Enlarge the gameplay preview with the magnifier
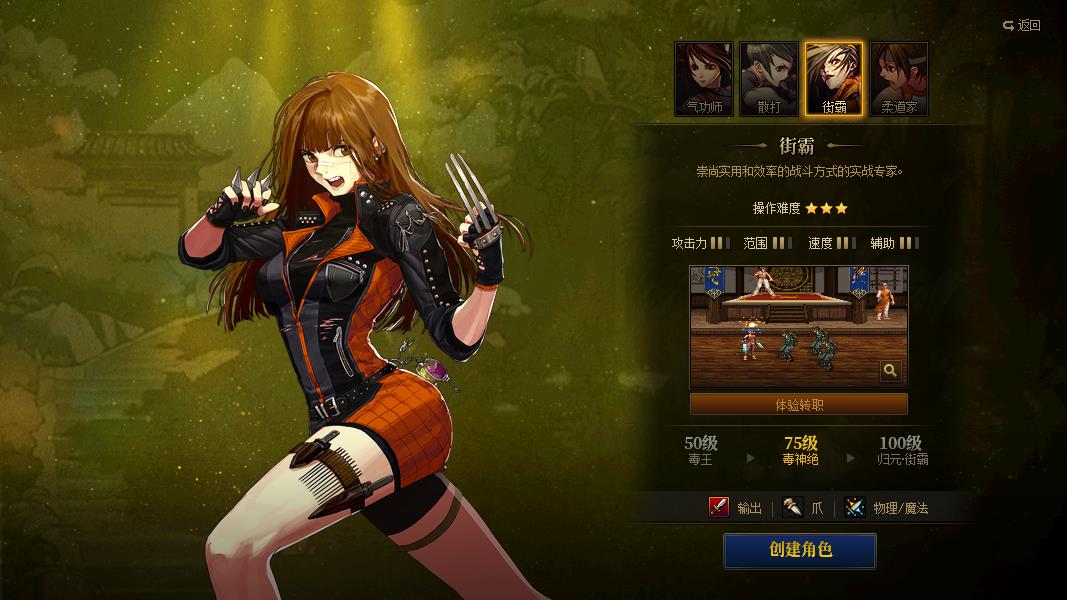This screenshot has height=600, width=1067. pyautogui.click(x=890, y=372)
